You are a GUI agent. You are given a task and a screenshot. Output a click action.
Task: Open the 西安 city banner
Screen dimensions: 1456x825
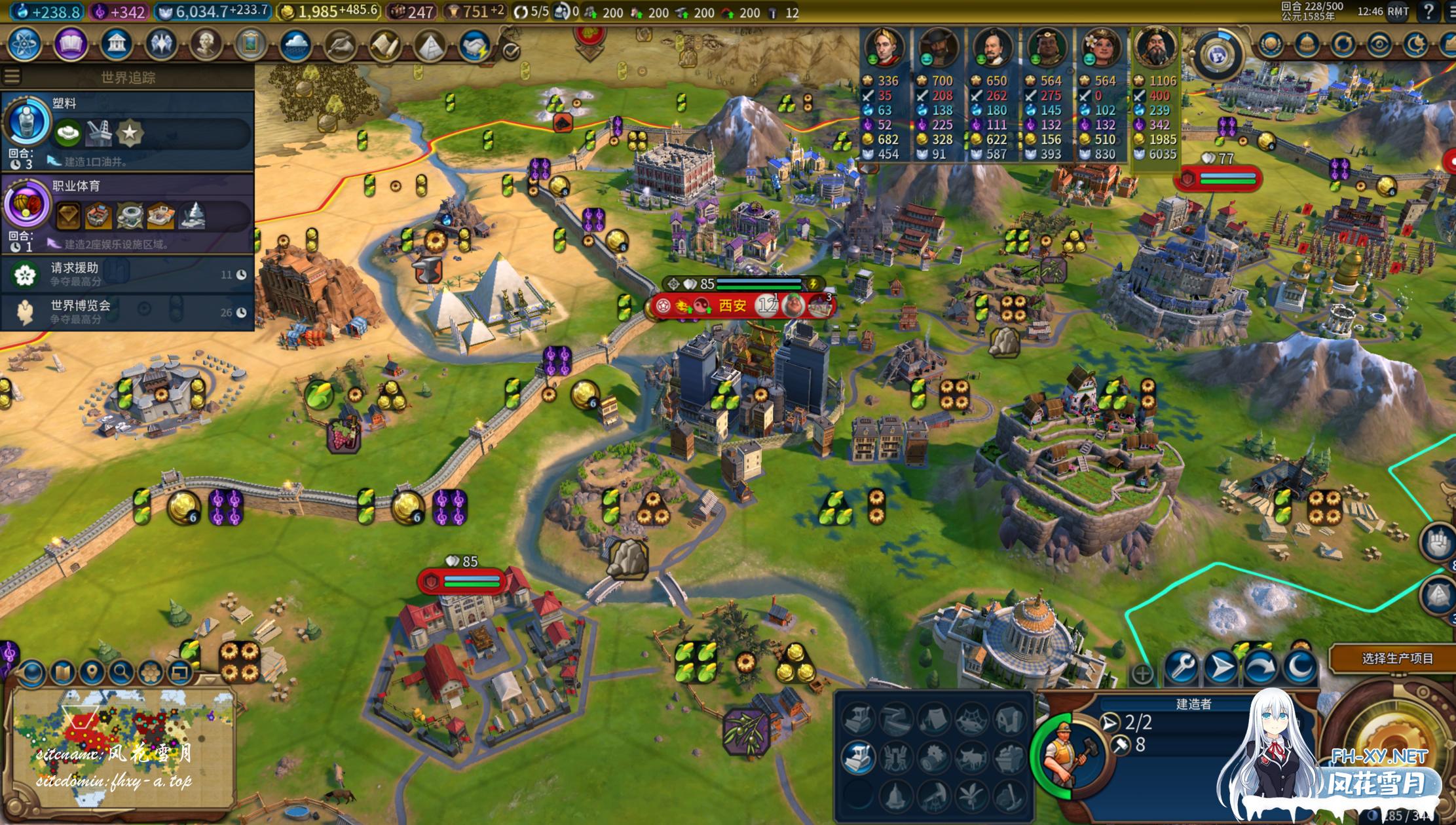[732, 306]
